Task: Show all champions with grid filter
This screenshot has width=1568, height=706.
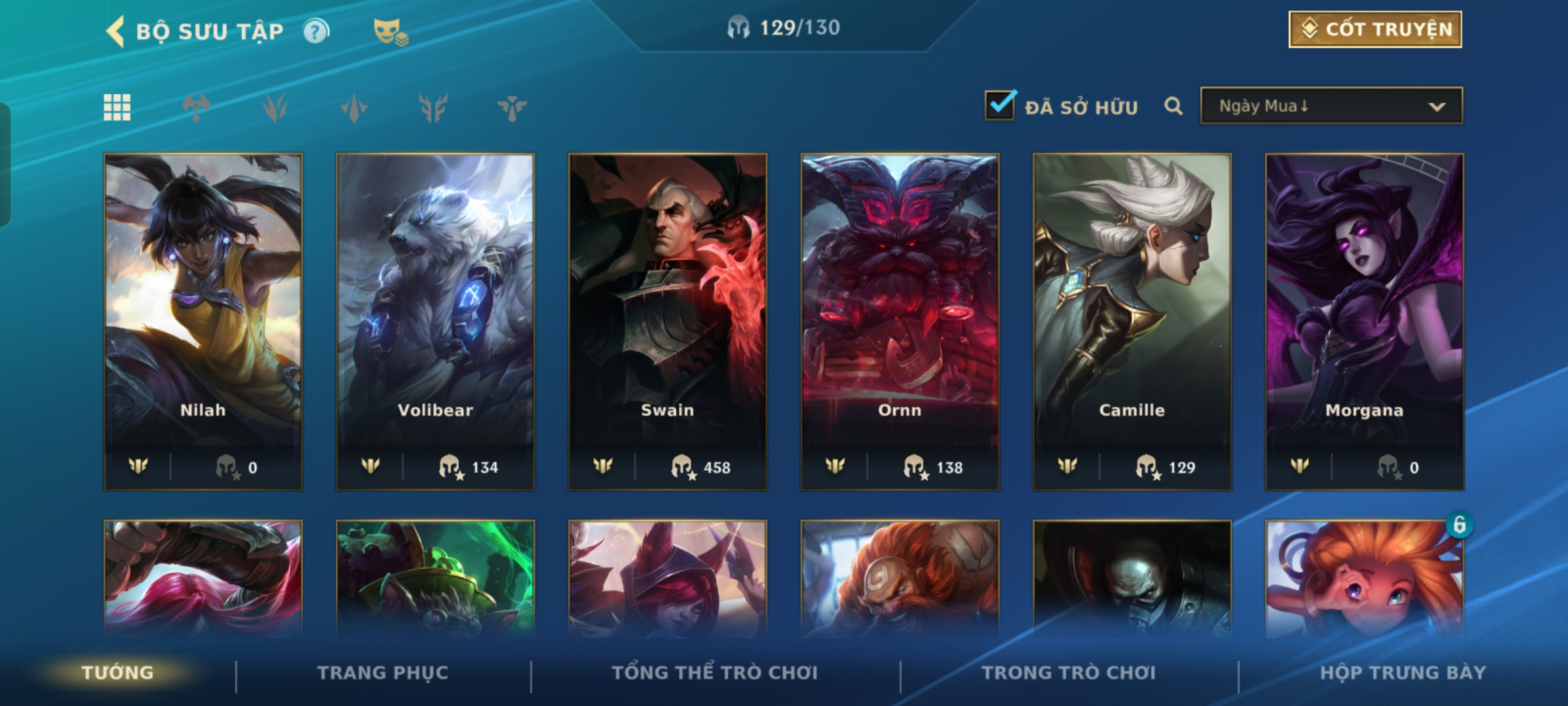Action: pyautogui.click(x=117, y=107)
